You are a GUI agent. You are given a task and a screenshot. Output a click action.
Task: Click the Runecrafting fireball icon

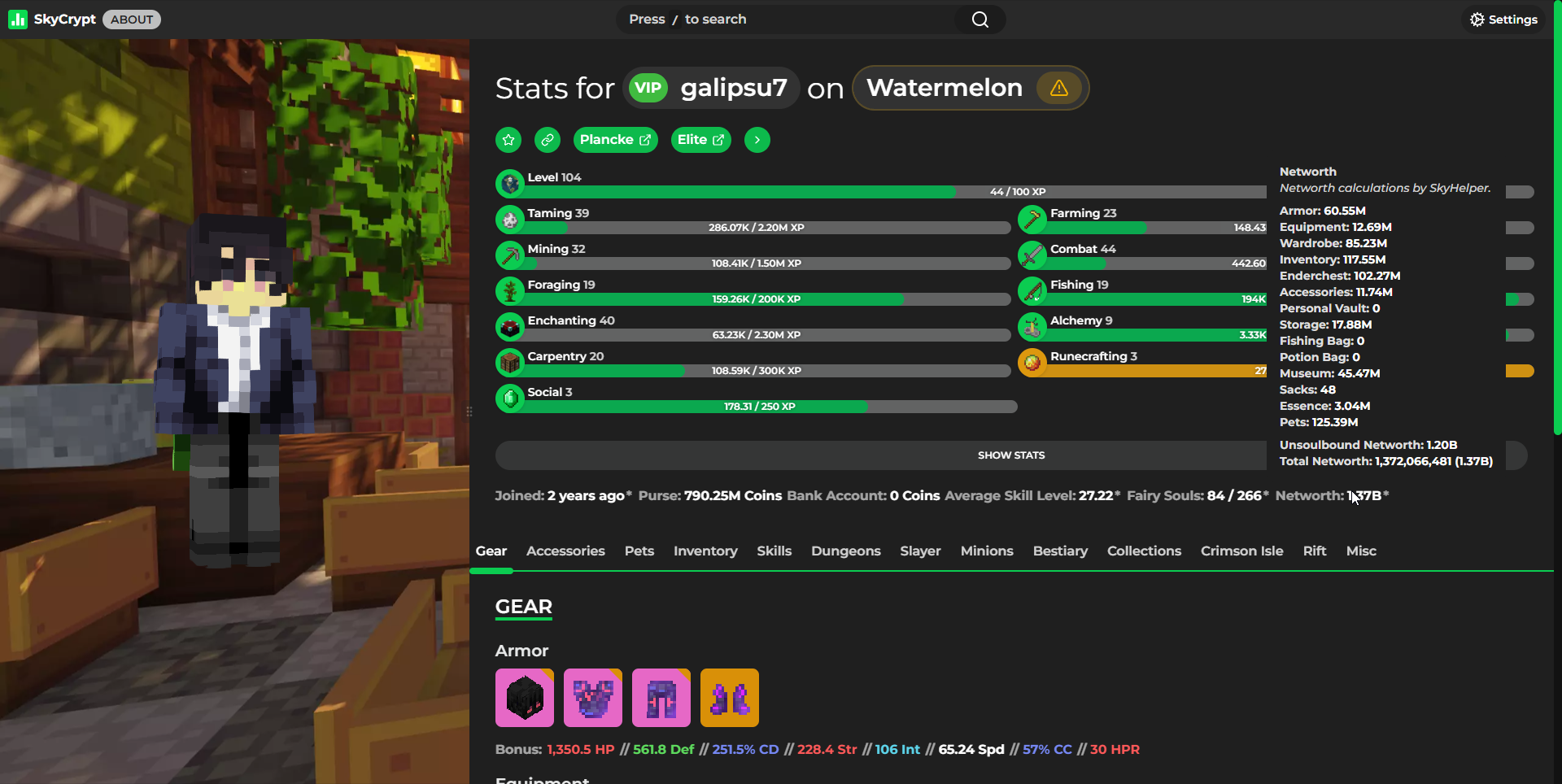(1033, 362)
